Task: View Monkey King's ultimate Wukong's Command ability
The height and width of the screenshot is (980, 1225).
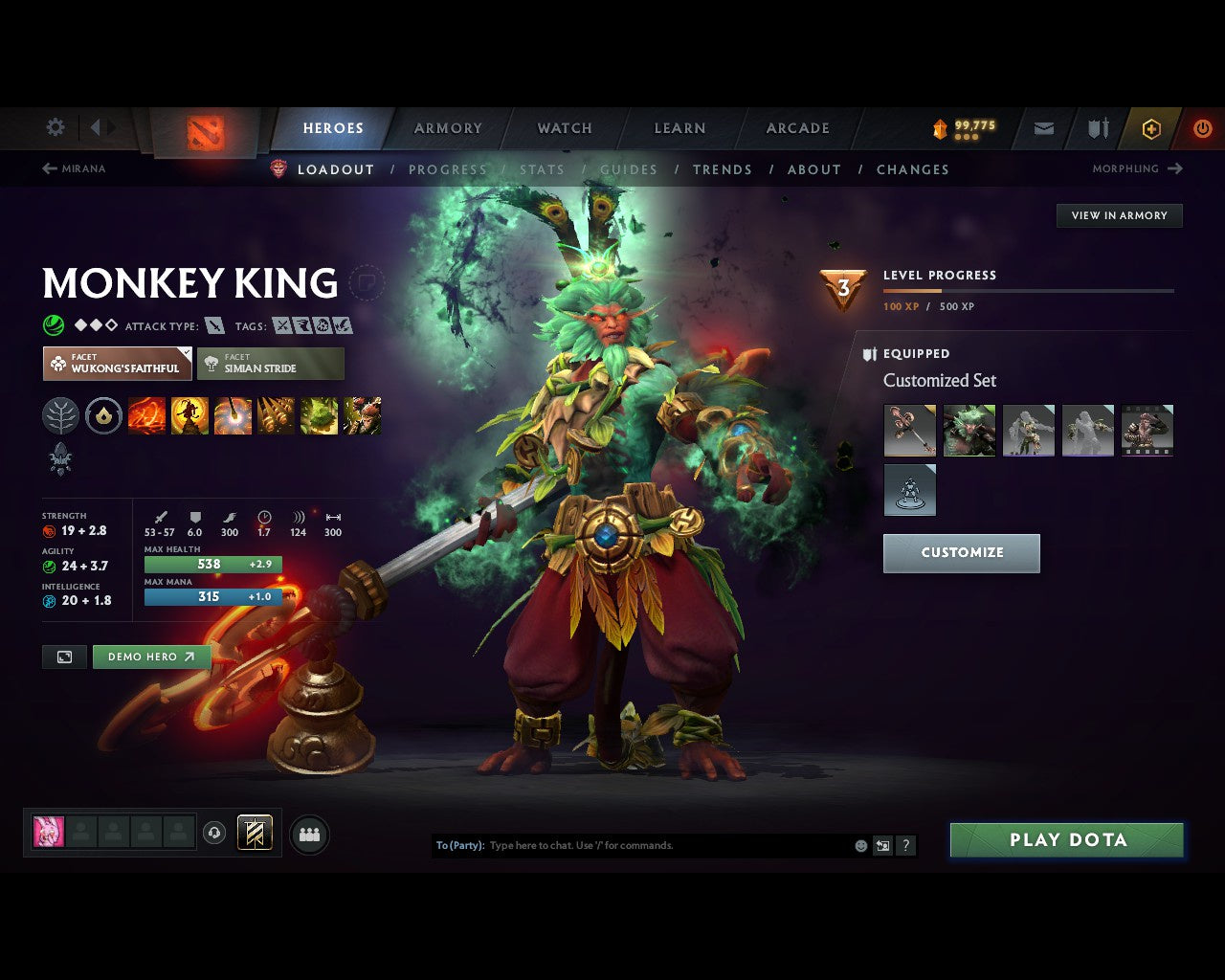Action: point(362,415)
